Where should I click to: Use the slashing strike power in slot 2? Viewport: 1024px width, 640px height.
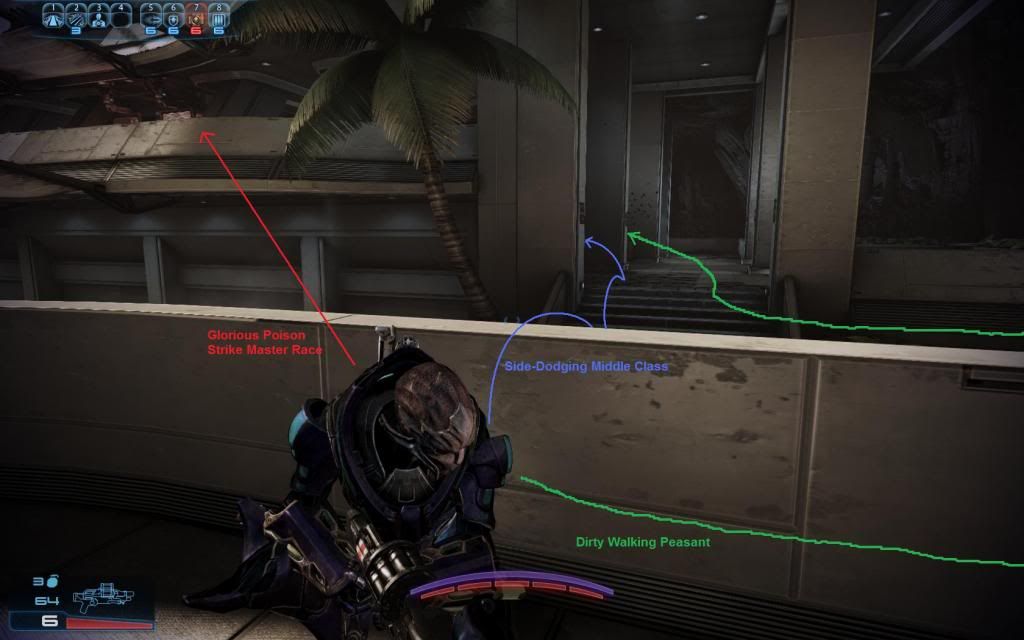click(x=76, y=17)
